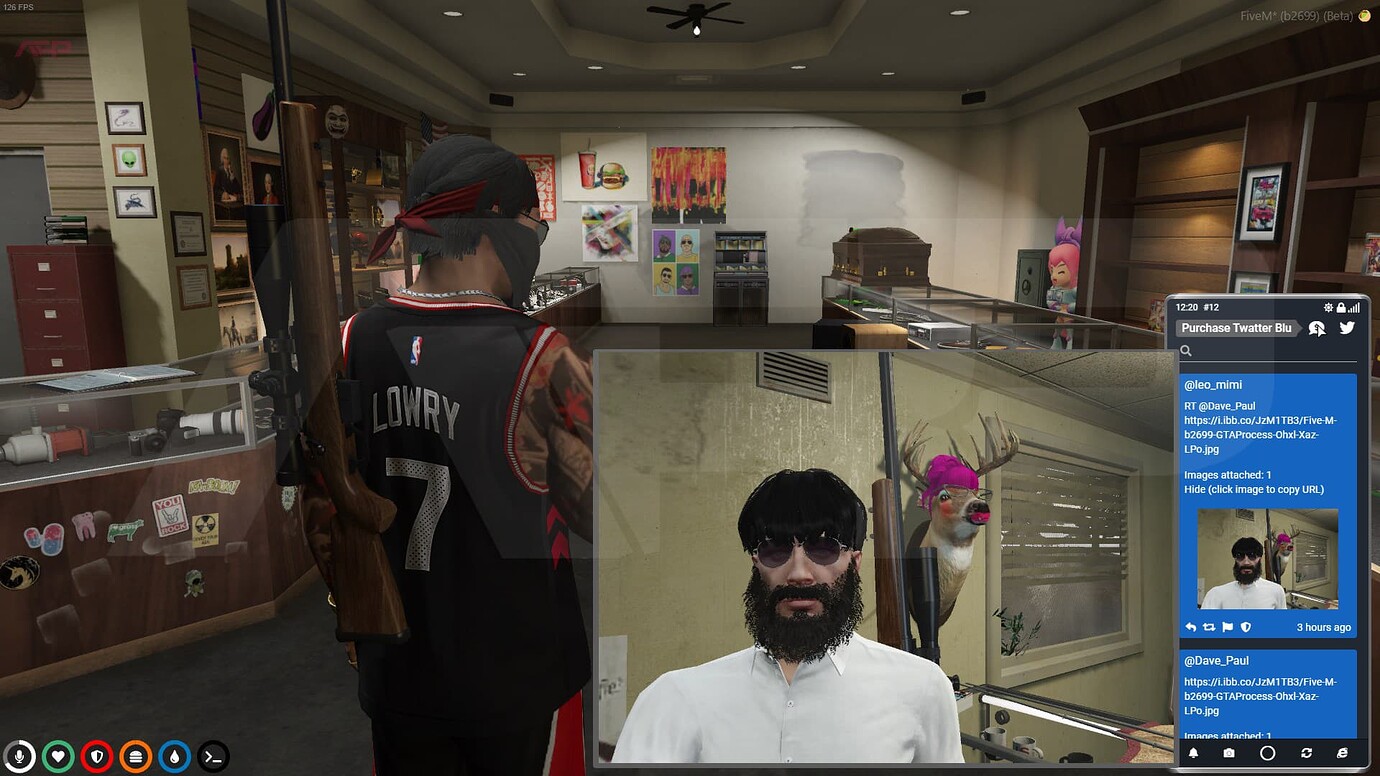The height and width of the screenshot is (776, 1380).
Task: Tap the bell notifications icon on phone navbar
Action: 1193,753
